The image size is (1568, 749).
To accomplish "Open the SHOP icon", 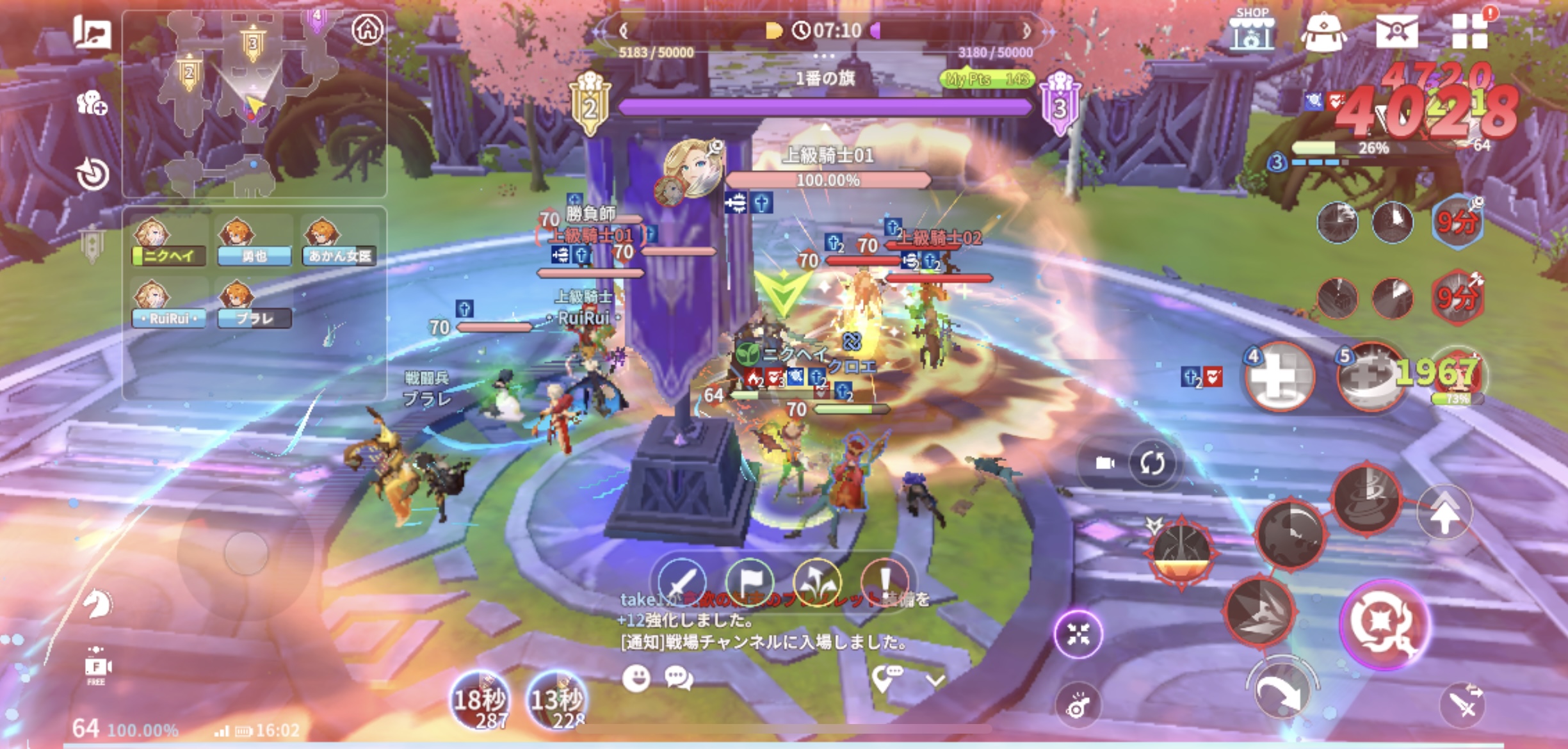I will (x=1251, y=31).
